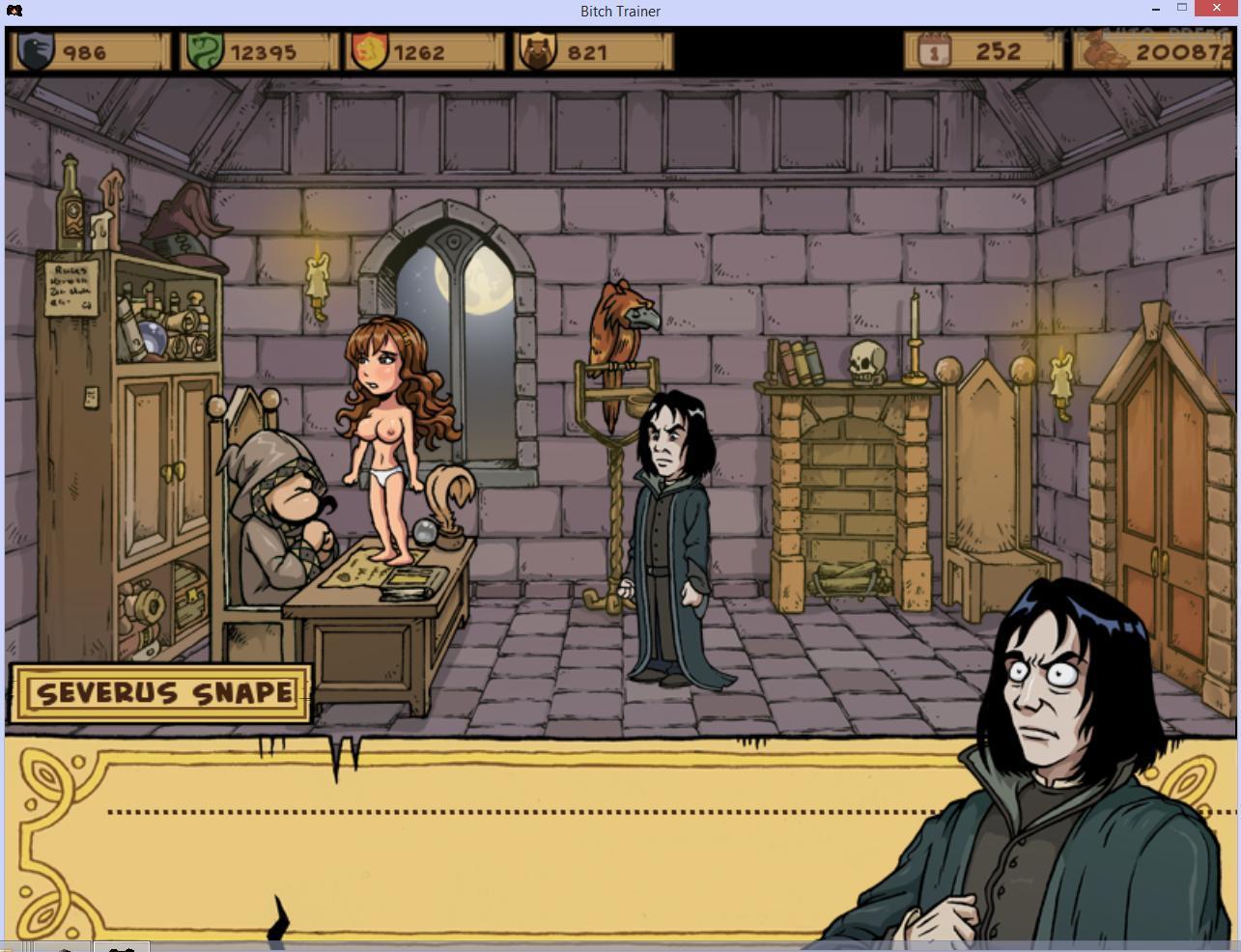1241x952 pixels.
Task: Minimize the game window
Action: [1156, 9]
